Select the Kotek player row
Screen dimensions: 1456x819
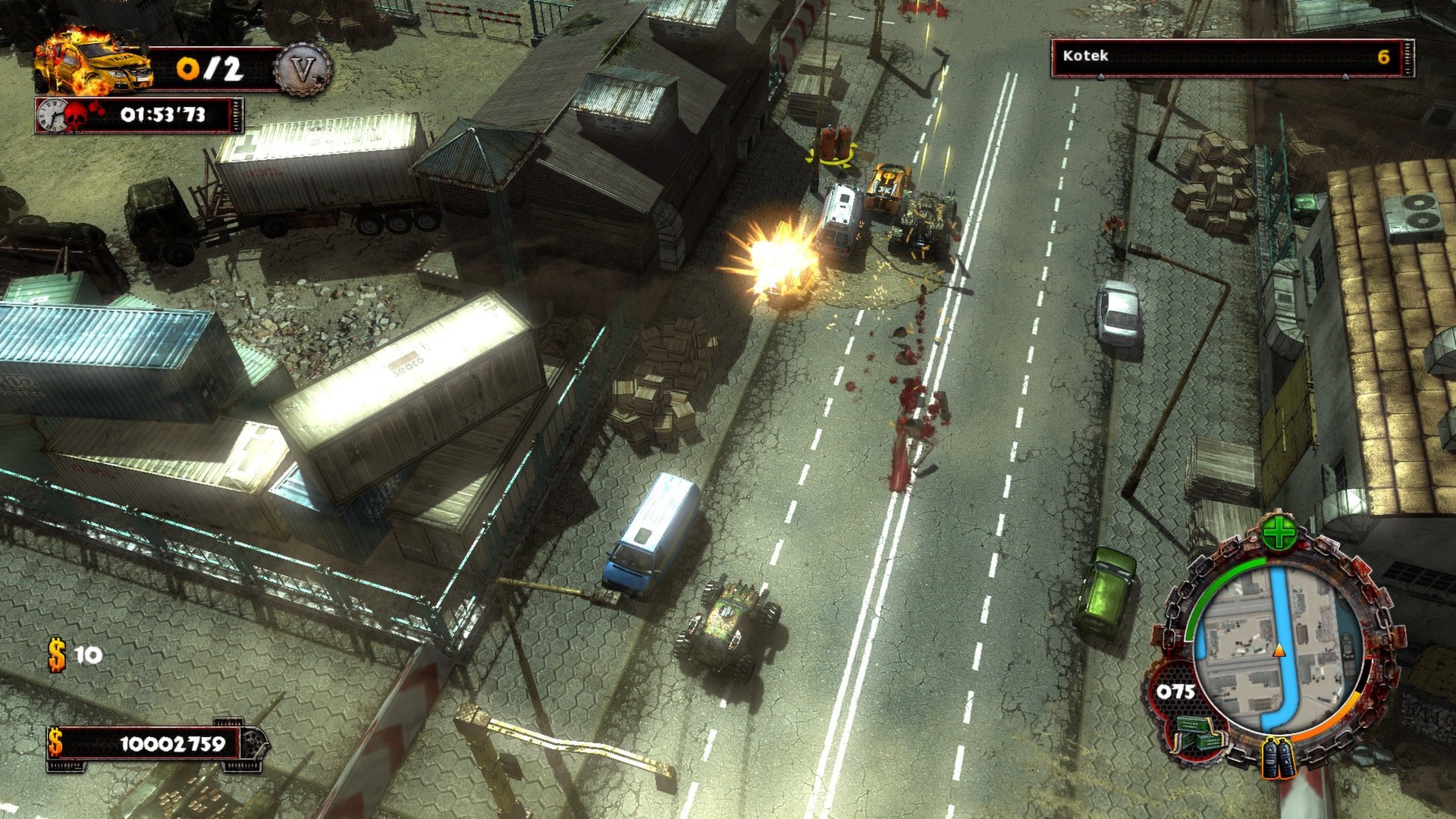[1232, 57]
